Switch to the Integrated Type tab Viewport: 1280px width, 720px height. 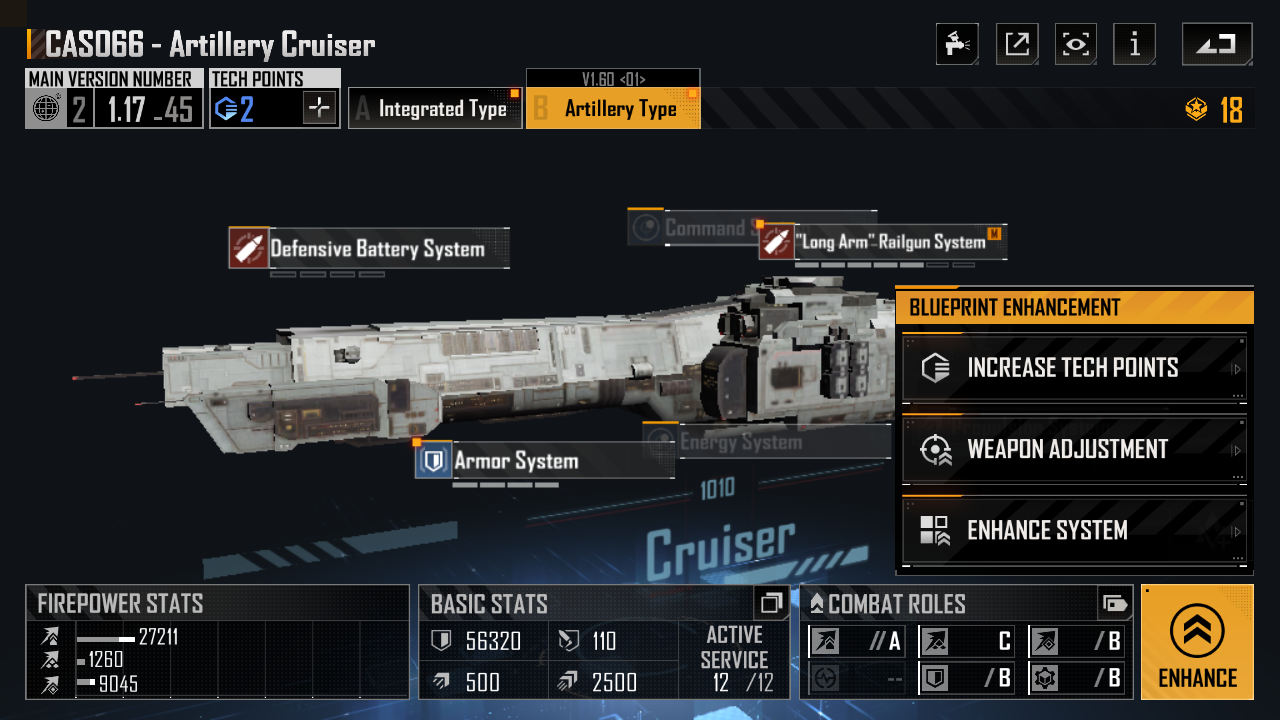pyautogui.click(x=435, y=108)
